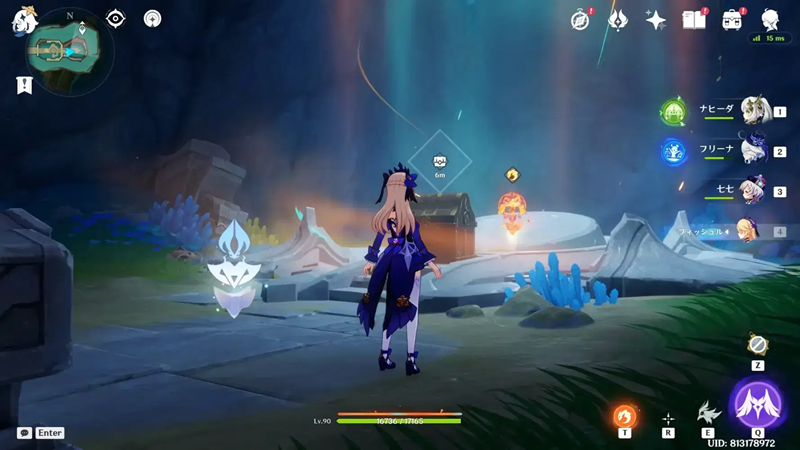
Task: Open the quest list exclamation banner
Action: click(x=24, y=86)
